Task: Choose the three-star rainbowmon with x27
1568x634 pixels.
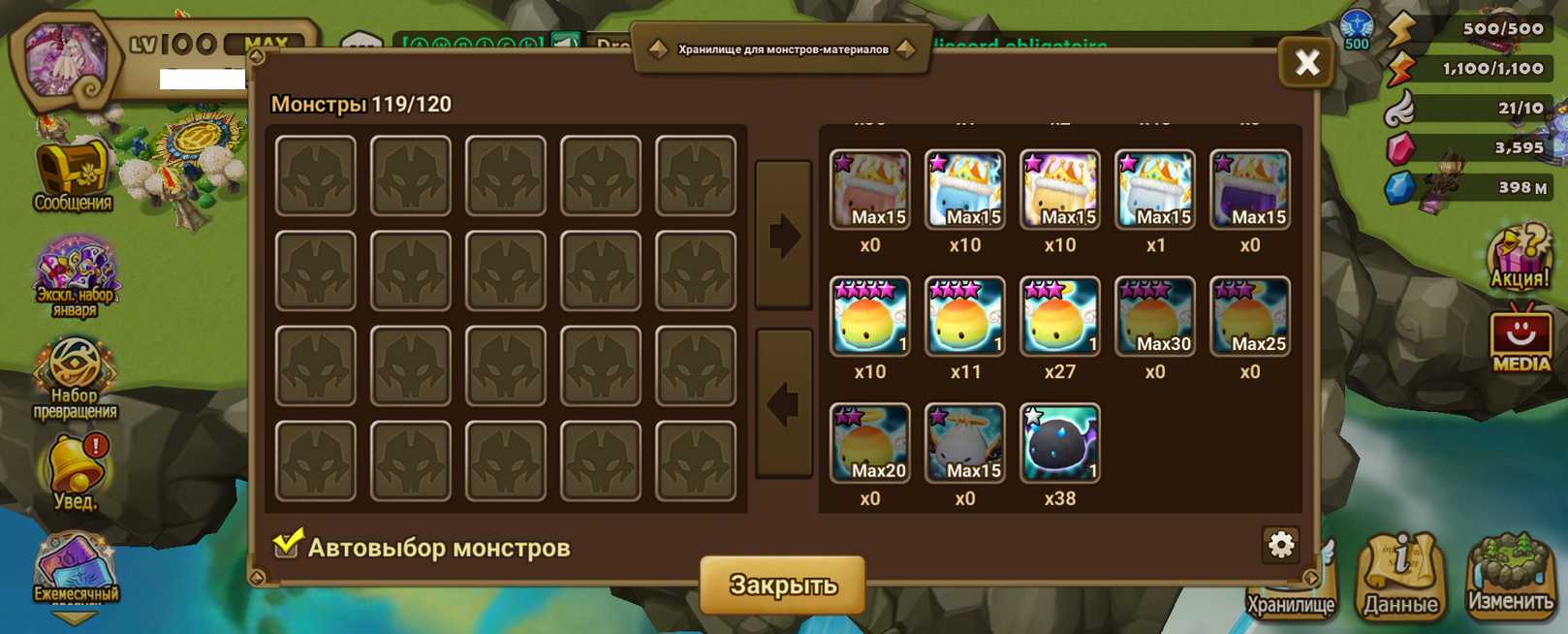Action: [x=1059, y=316]
